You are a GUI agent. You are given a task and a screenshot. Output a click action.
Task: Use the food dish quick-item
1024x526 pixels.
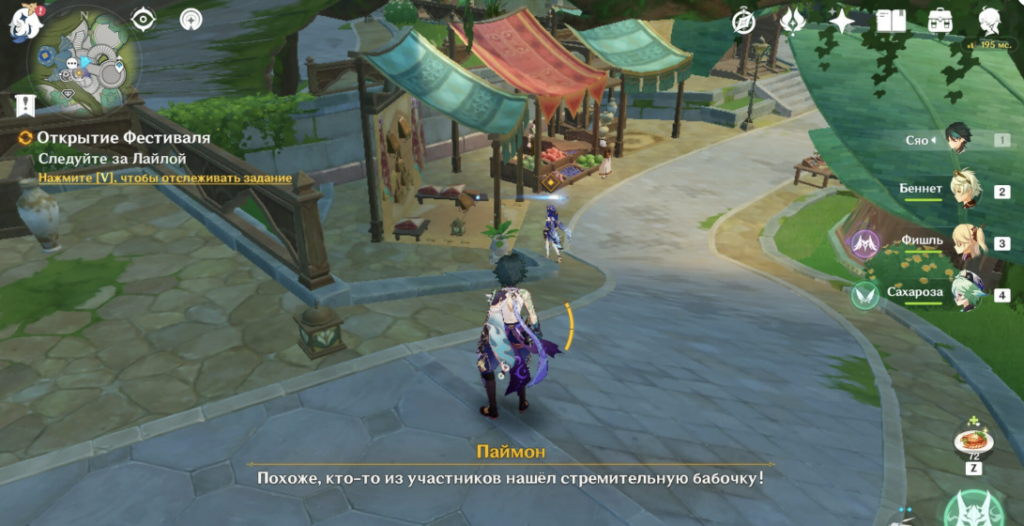pos(972,441)
